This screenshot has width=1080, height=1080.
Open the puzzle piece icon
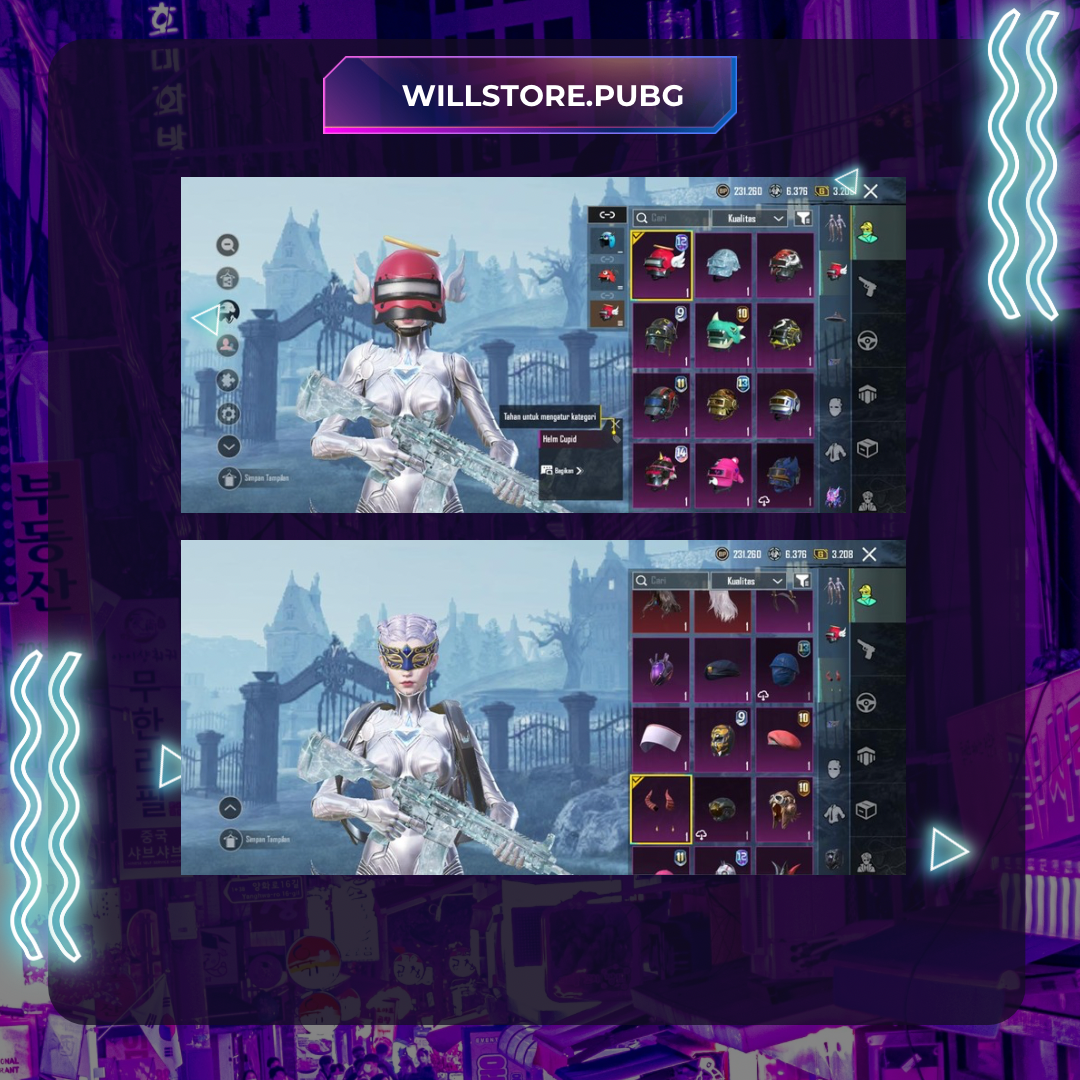pos(229,380)
